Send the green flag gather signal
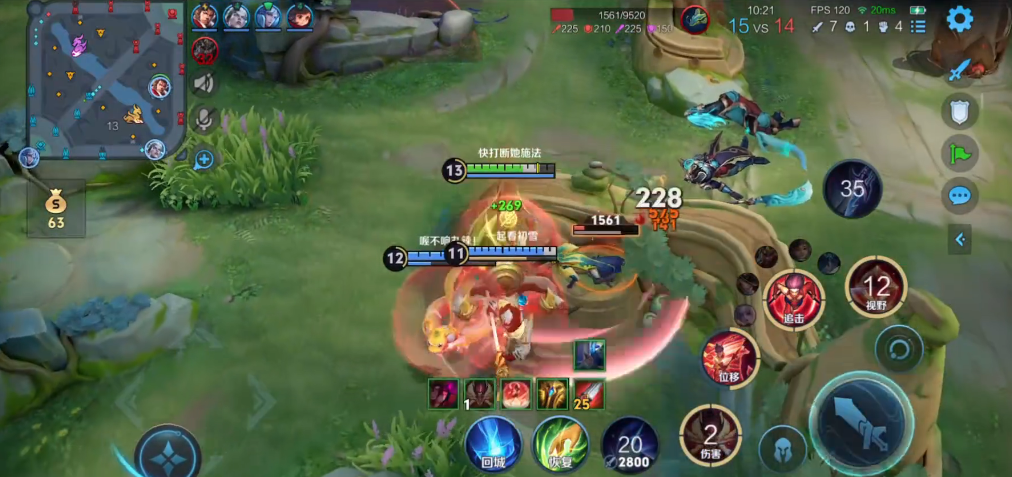Image resolution: width=1012 pixels, height=477 pixels. click(960, 153)
